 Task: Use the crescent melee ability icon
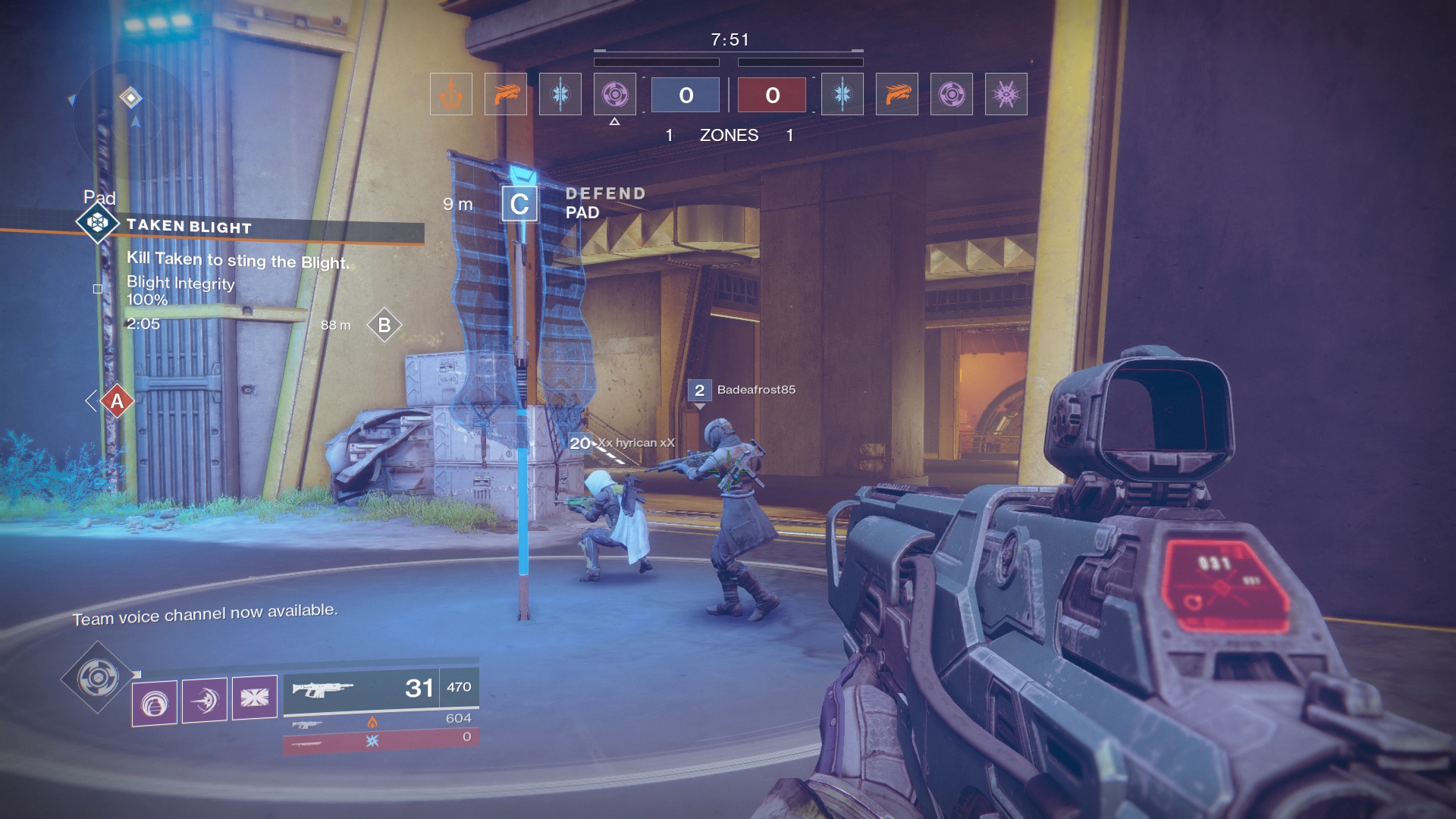[x=205, y=699]
